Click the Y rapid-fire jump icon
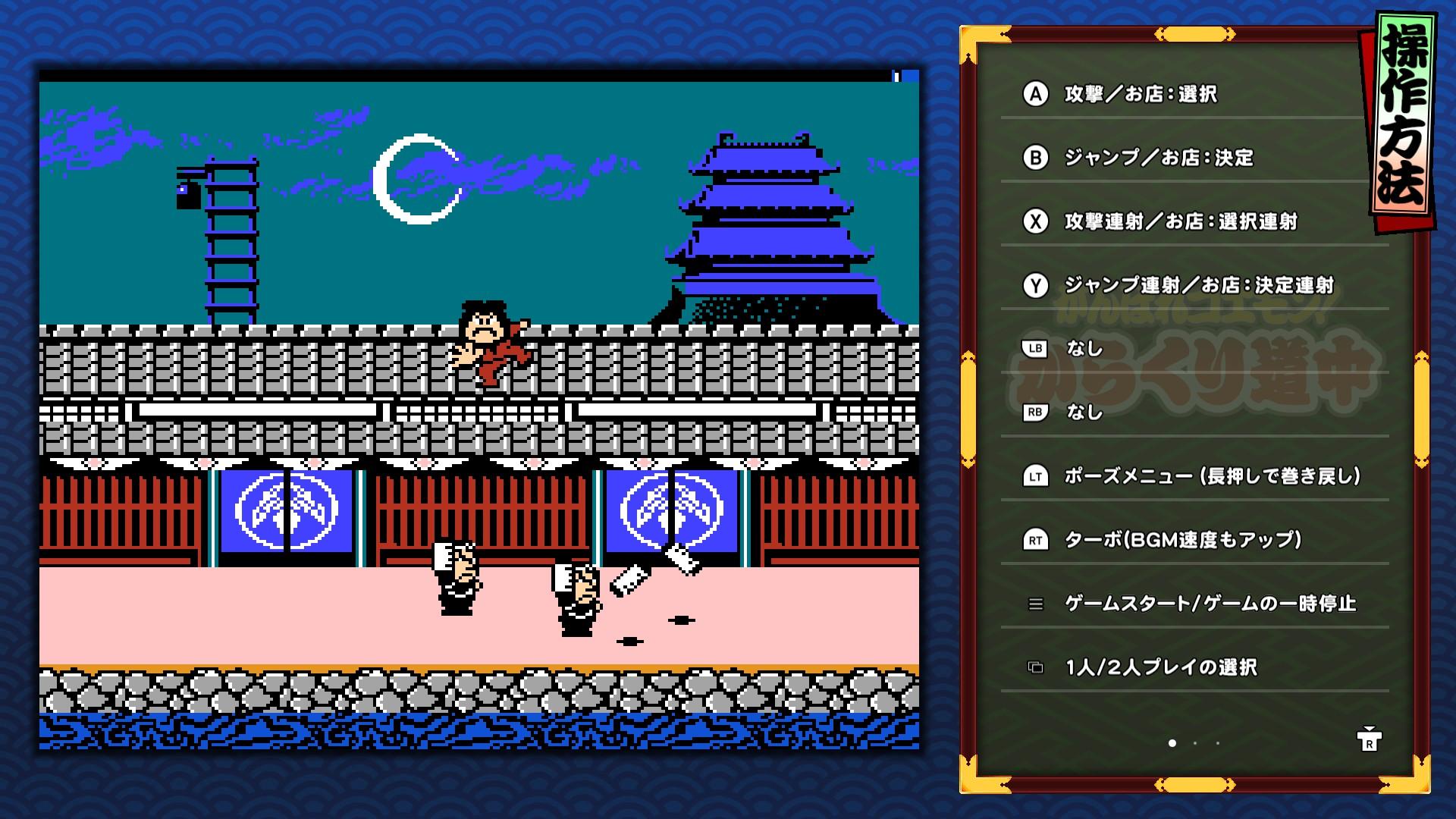Screen dimensions: 1456x819 (1035, 286)
